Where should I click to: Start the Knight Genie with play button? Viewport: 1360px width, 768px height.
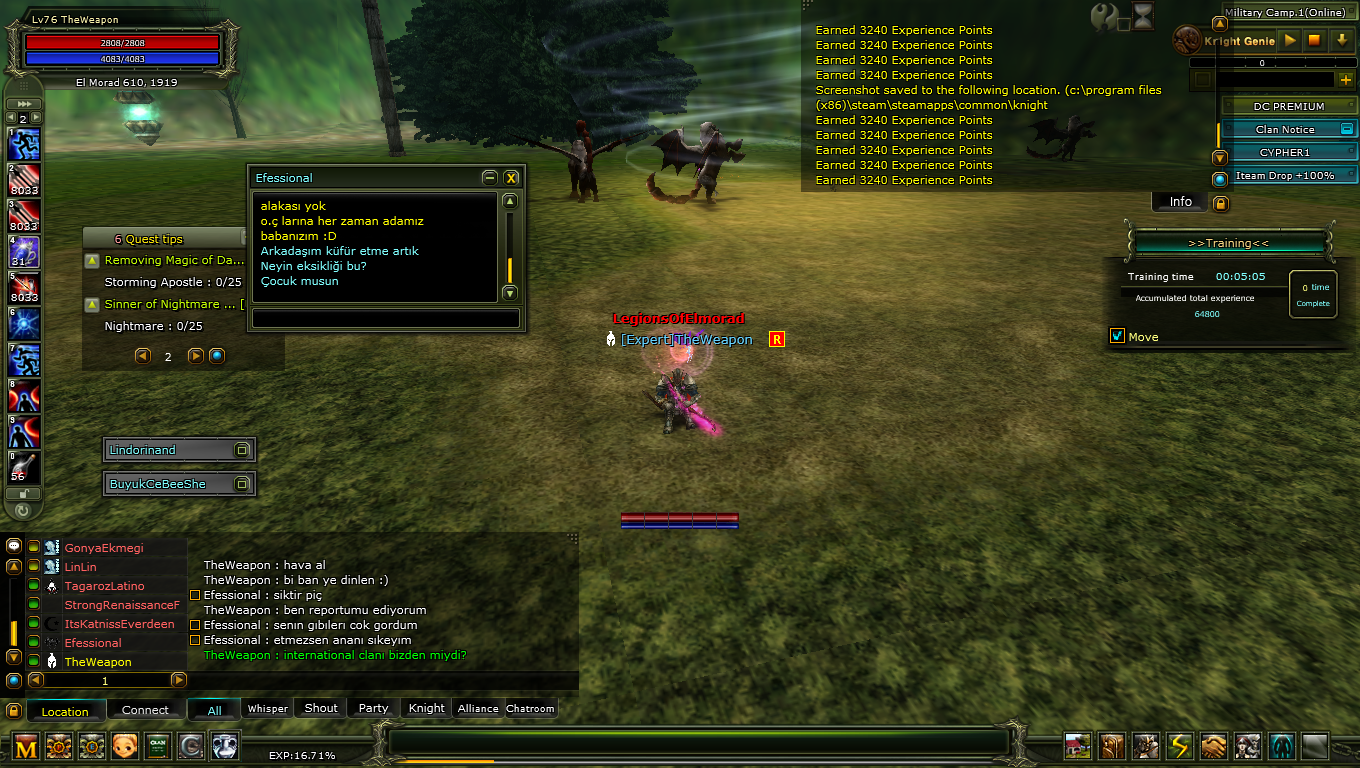coord(1290,41)
